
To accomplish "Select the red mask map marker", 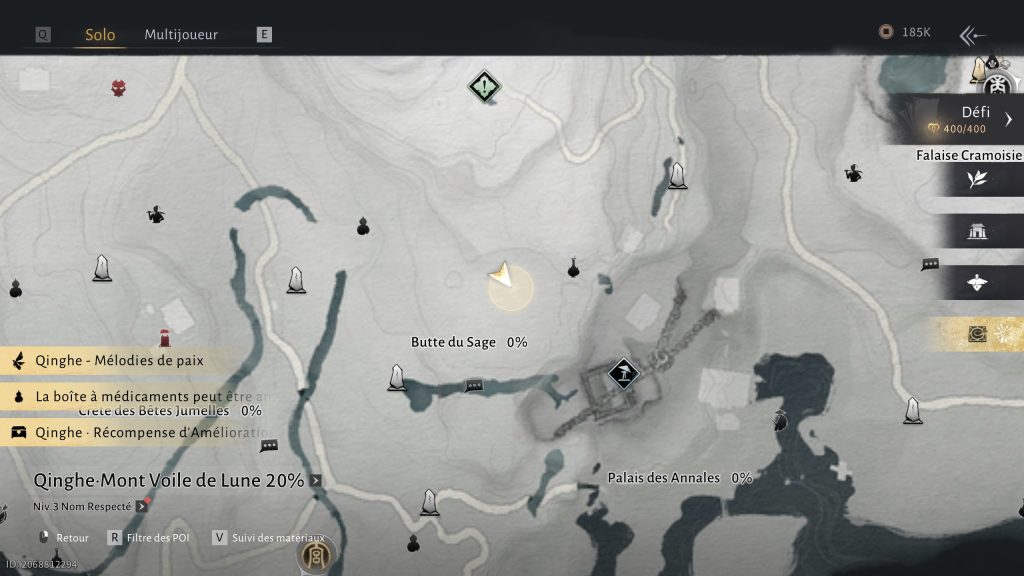I will pyautogui.click(x=119, y=88).
